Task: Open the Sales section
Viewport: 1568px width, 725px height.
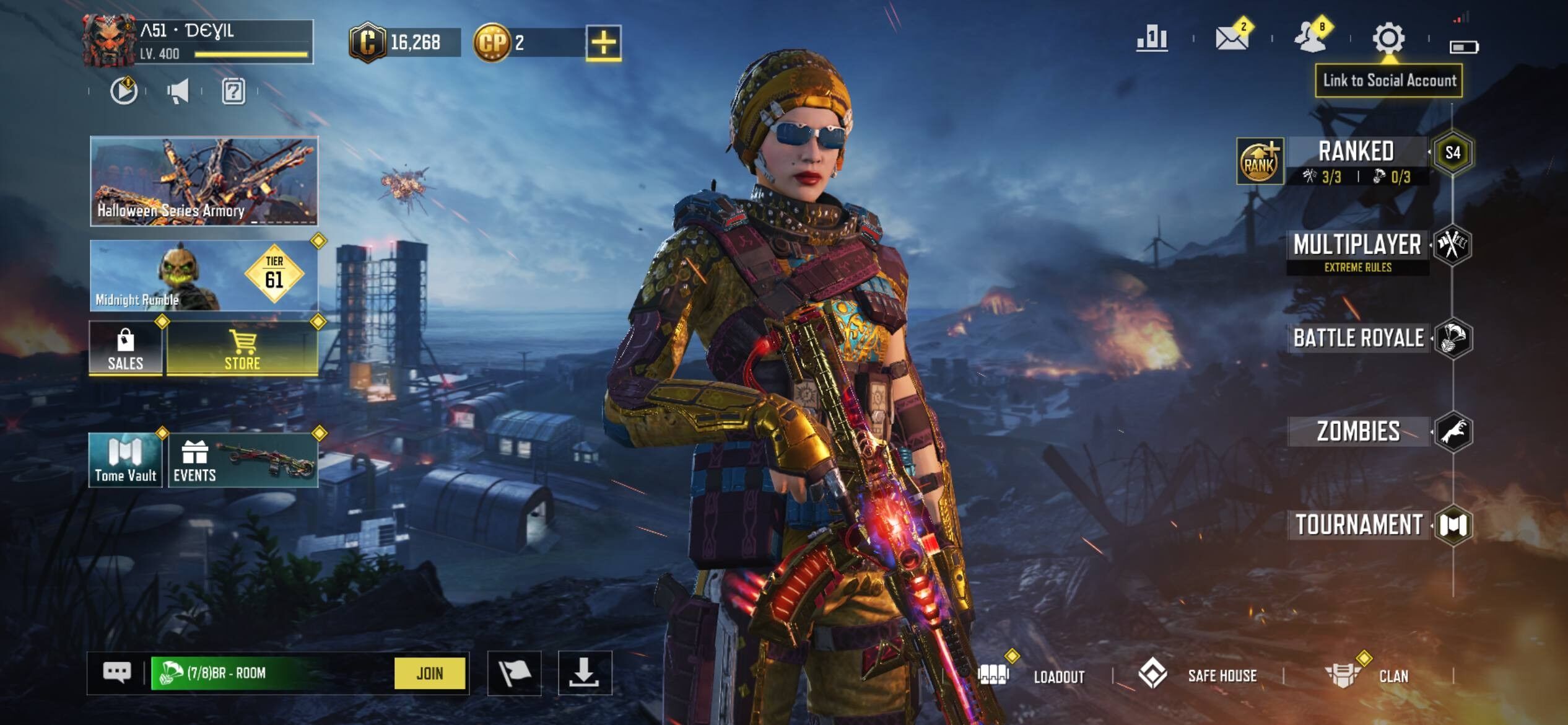Action: coord(126,349)
